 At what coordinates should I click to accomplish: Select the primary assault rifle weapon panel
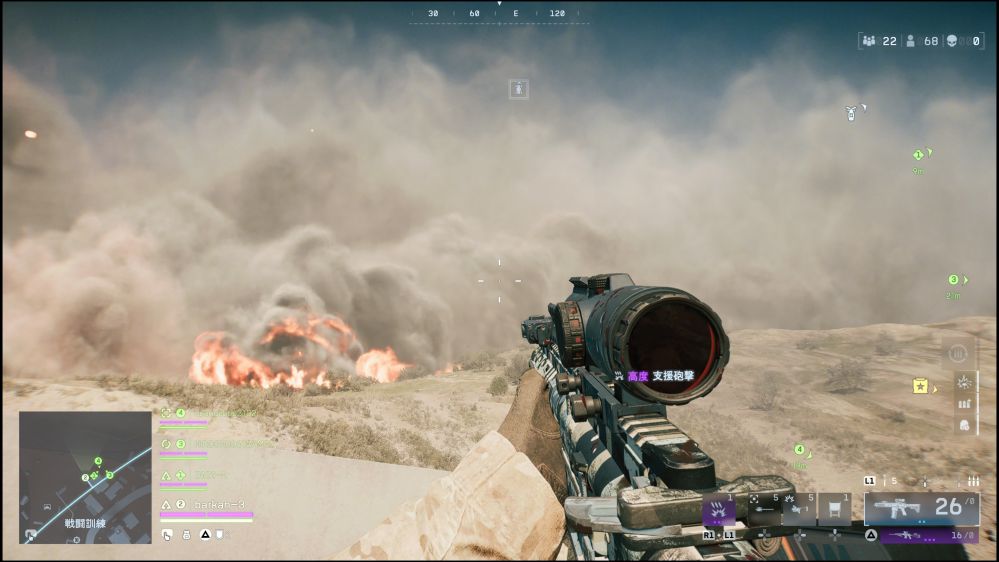pos(921,508)
